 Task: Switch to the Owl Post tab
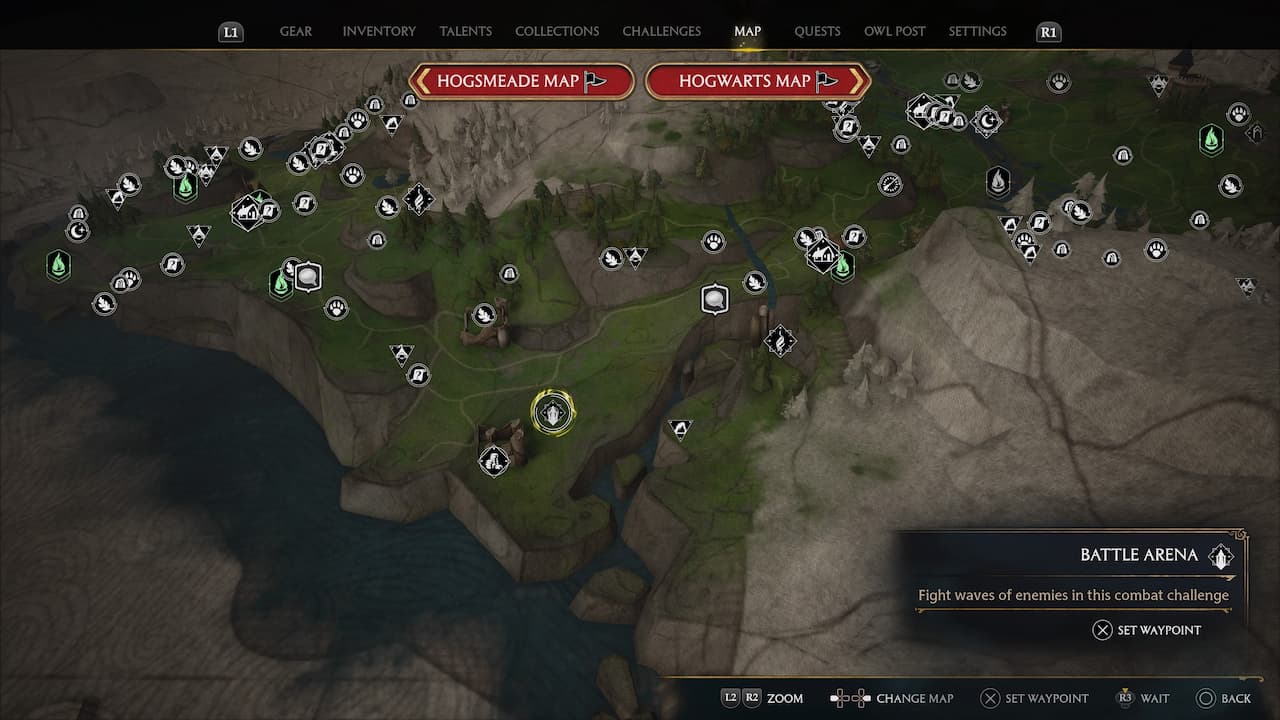pos(894,31)
